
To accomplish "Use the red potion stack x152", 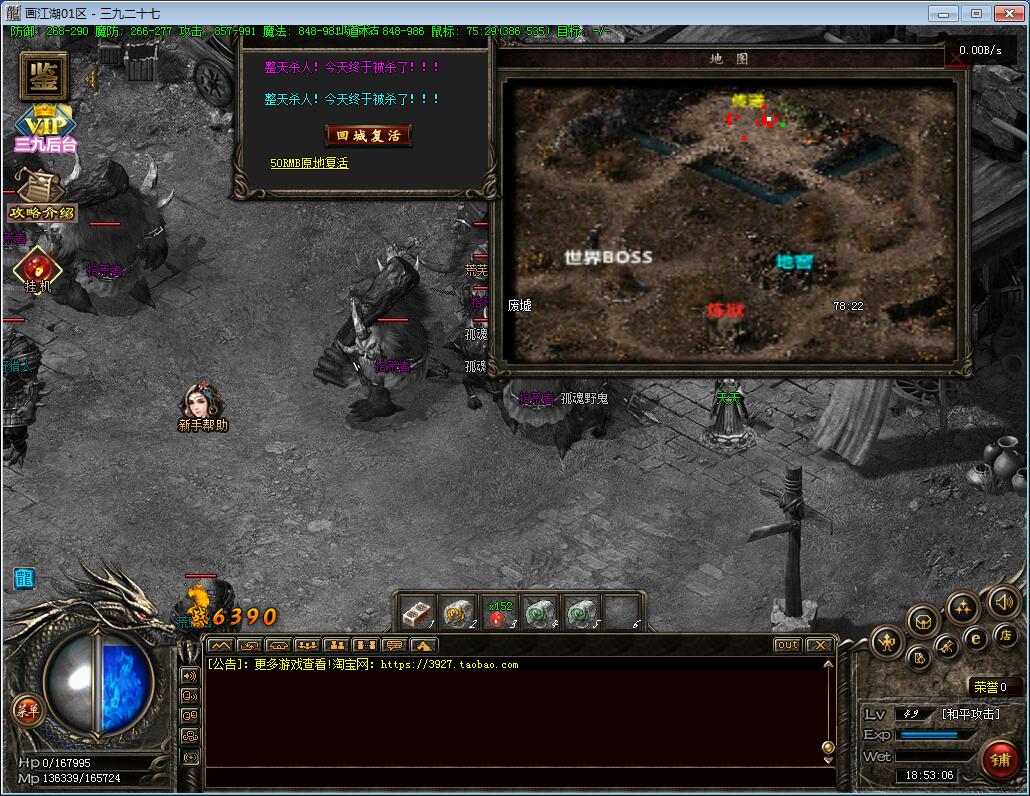I will [x=499, y=614].
